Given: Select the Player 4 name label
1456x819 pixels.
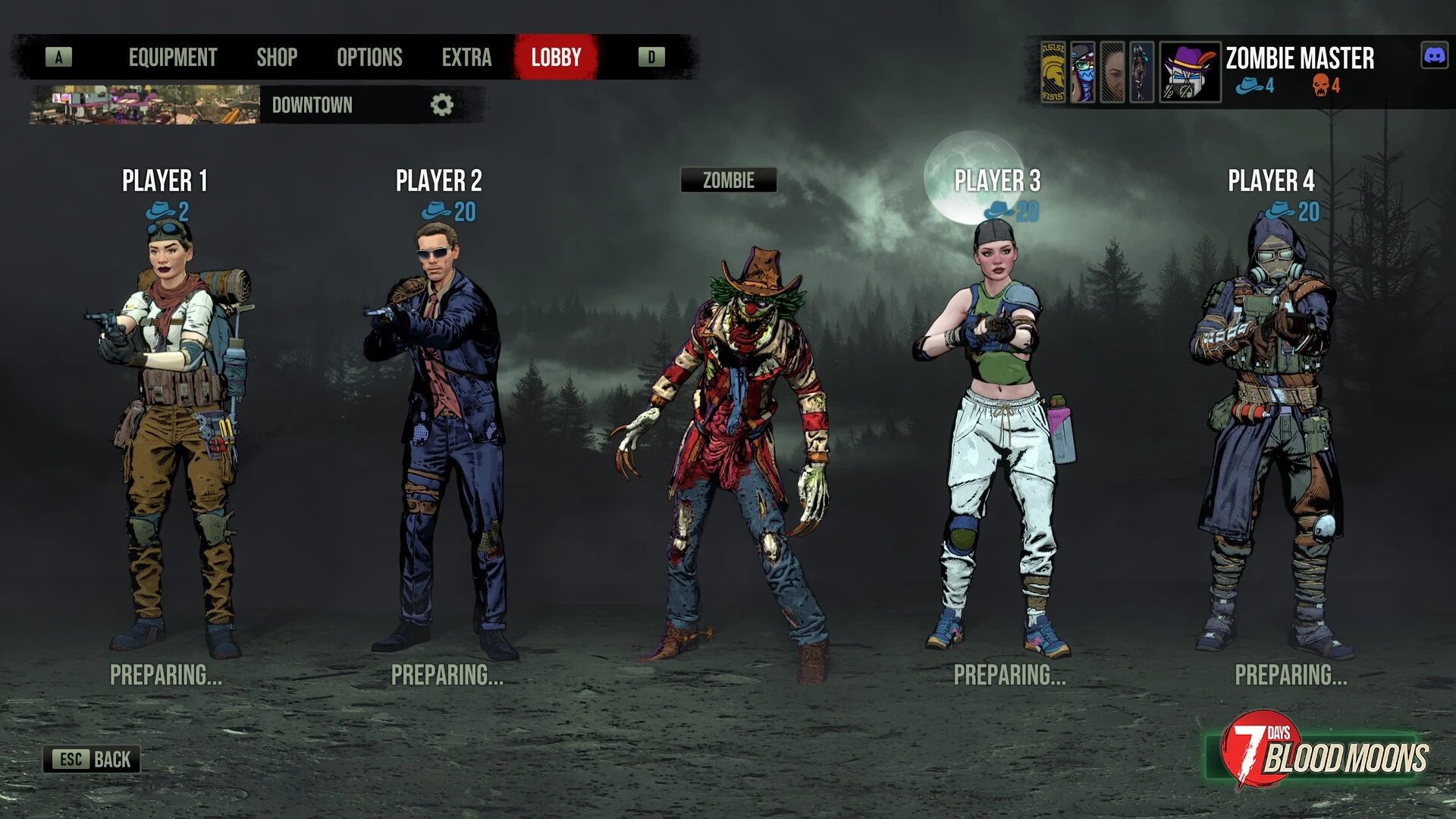Looking at the screenshot, I should 1271,180.
